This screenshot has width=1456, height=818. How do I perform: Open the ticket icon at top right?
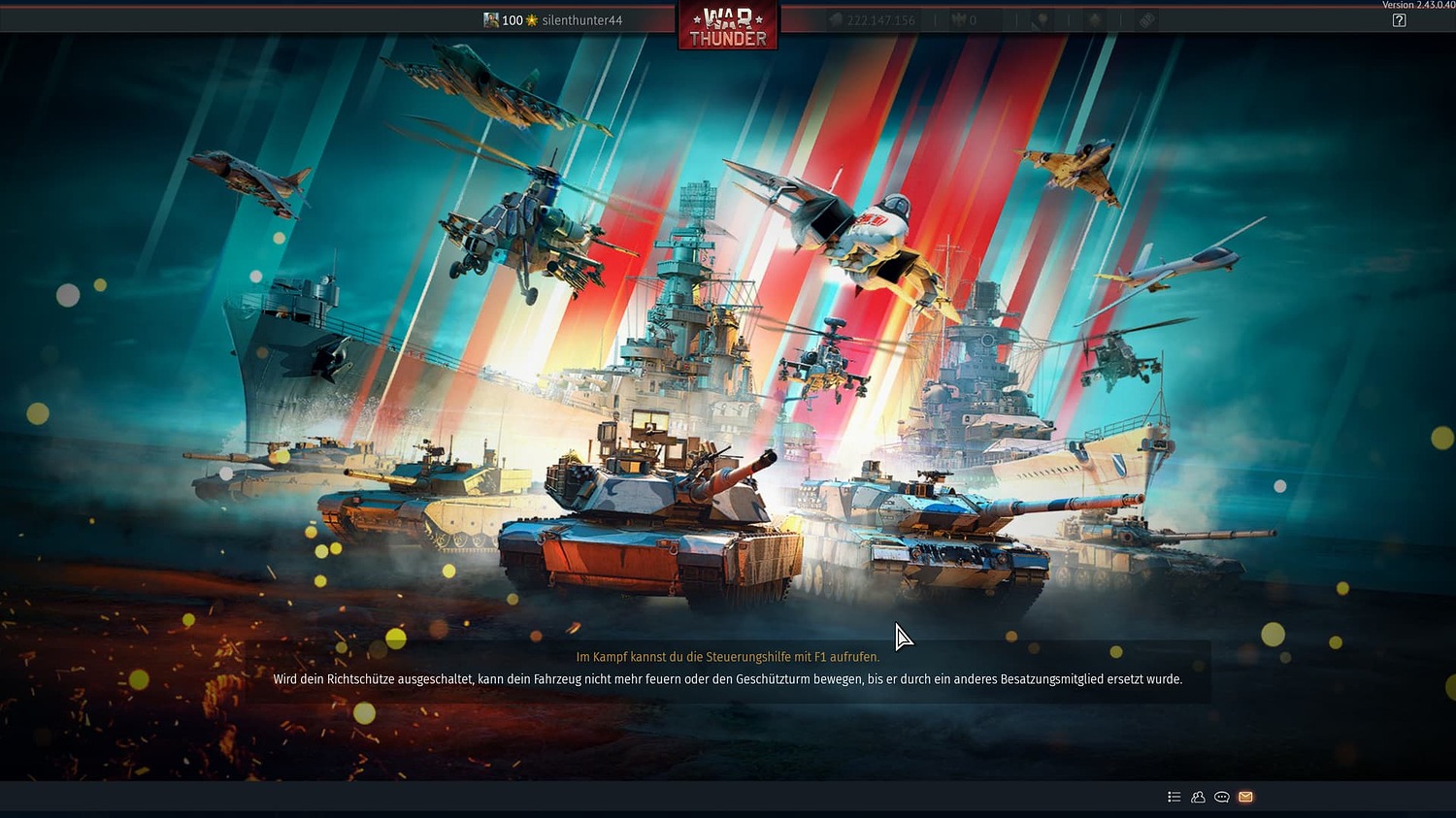point(1146,19)
